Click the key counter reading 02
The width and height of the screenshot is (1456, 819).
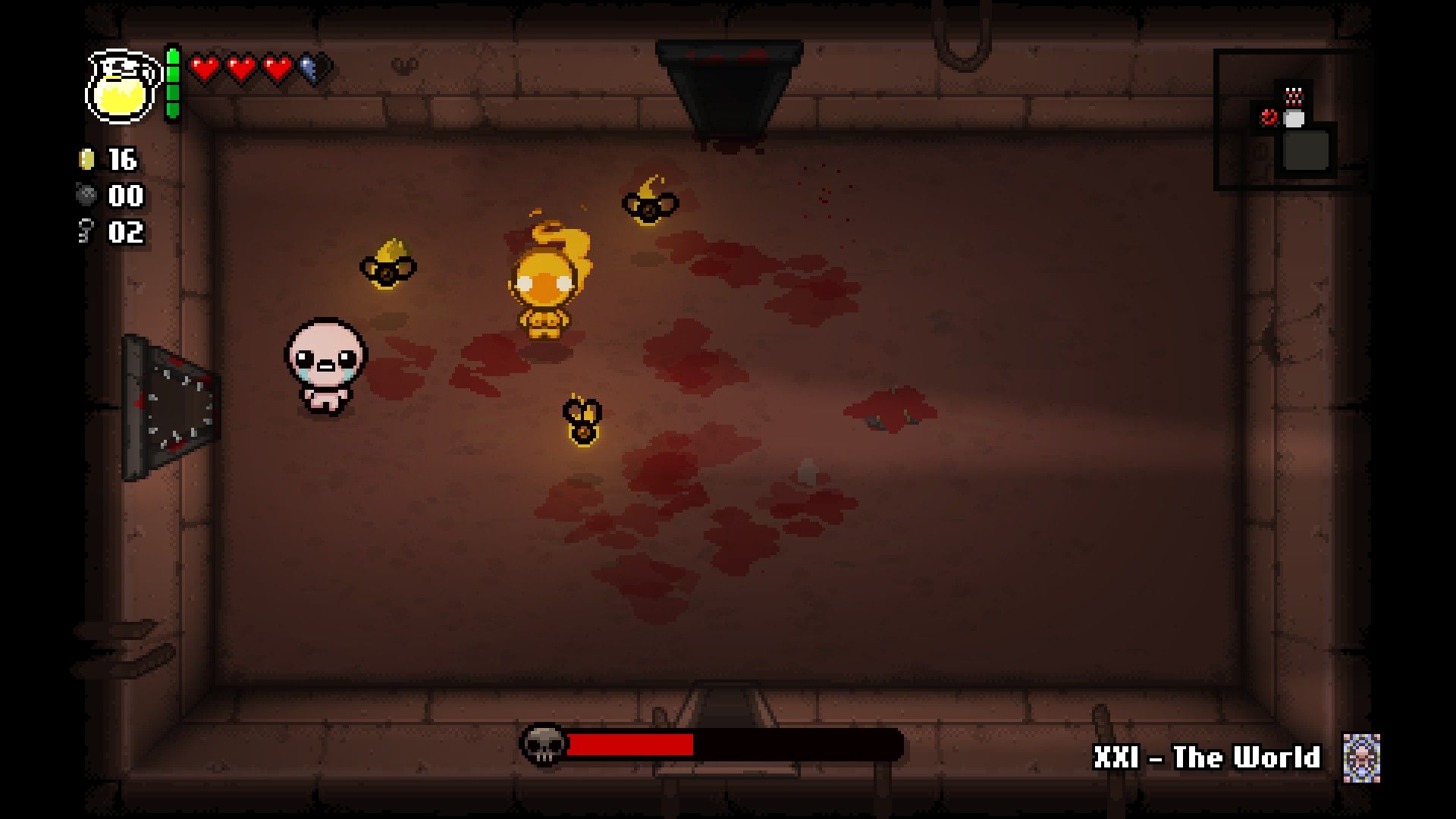click(125, 233)
